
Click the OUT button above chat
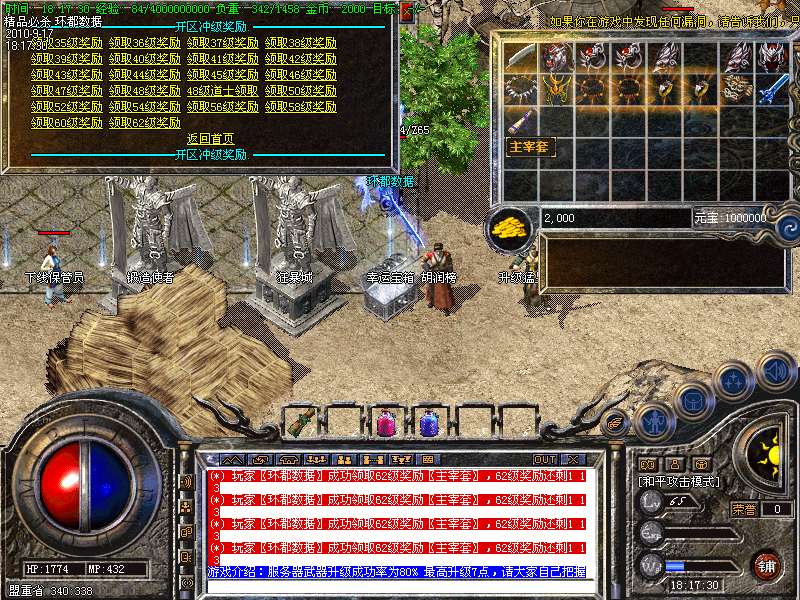(545, 459)
